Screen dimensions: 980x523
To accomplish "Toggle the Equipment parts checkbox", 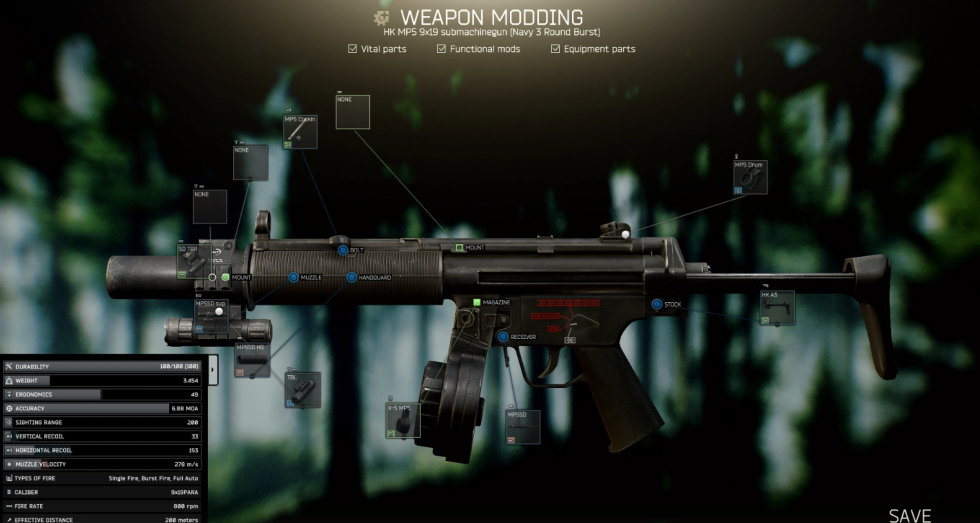I will coord(555,48).
